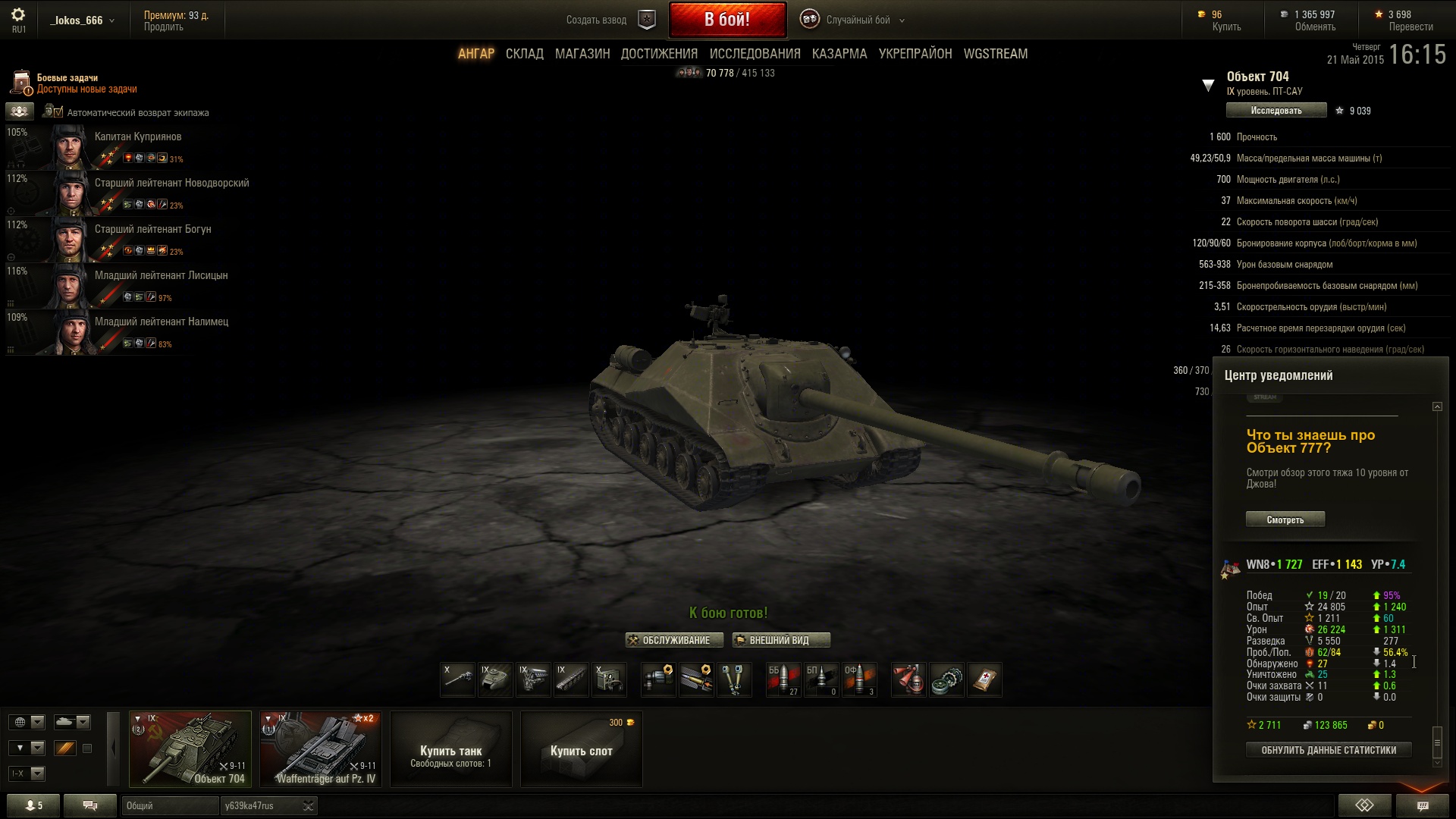Switch to the МАГАЗИН store tab
The image size is (1456, 819).
[x=582, y=54]
